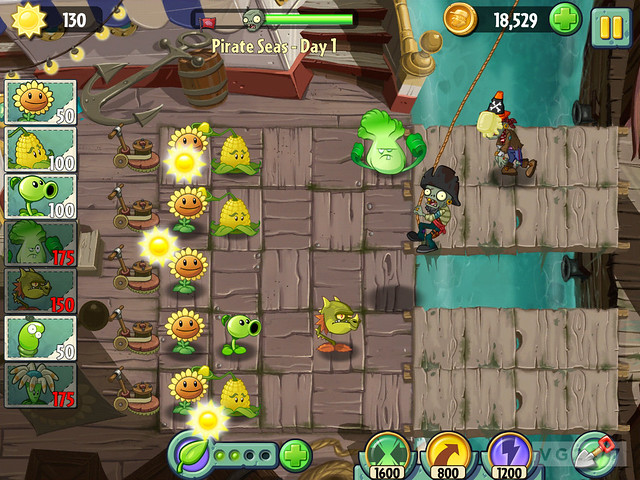Select the Spring Bean seed packet
Viewport: 640px width, 480px height.
point(40,338)
